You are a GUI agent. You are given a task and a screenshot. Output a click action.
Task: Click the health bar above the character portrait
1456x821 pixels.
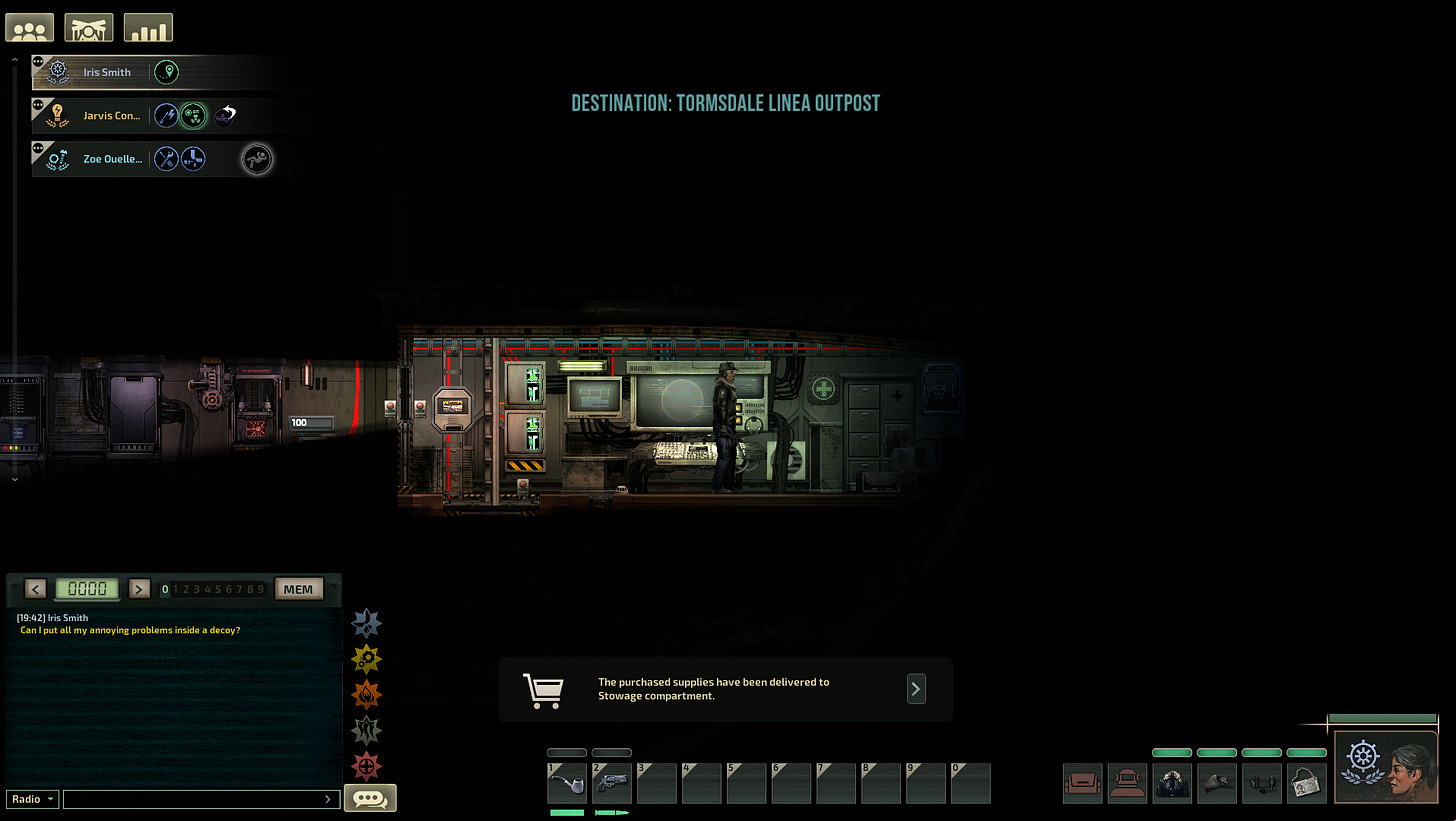pyautogui.click(x=1383, y=719)
